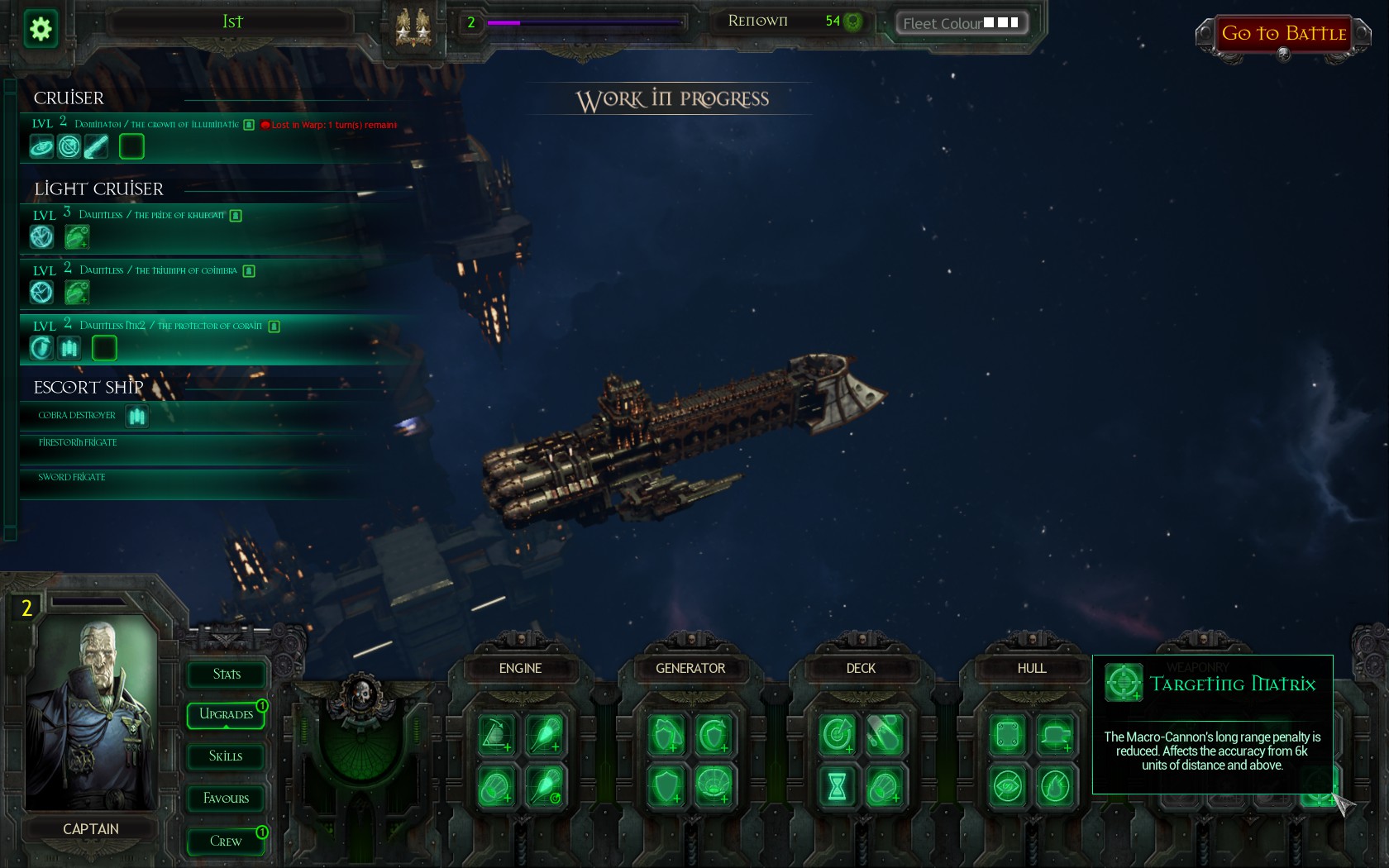The height and width of the screenshot is (868, 1389).
Task: Switch to the Favours tab
Action: pos(227,799)
